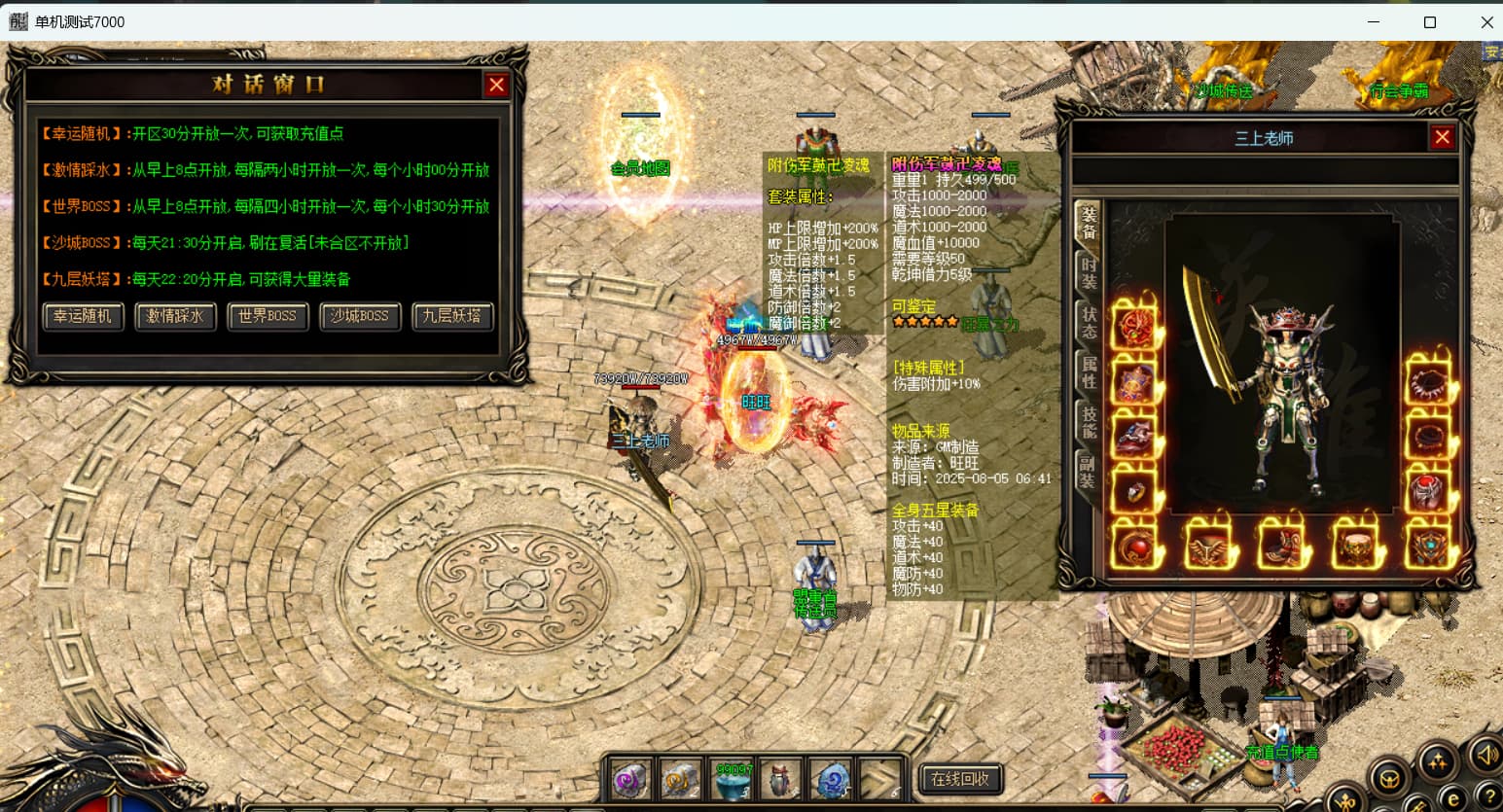The height and width of the screenshot is (812, 1503).
Task: Choose the 幸运随机 button
Action: click(x=83, y=316)
